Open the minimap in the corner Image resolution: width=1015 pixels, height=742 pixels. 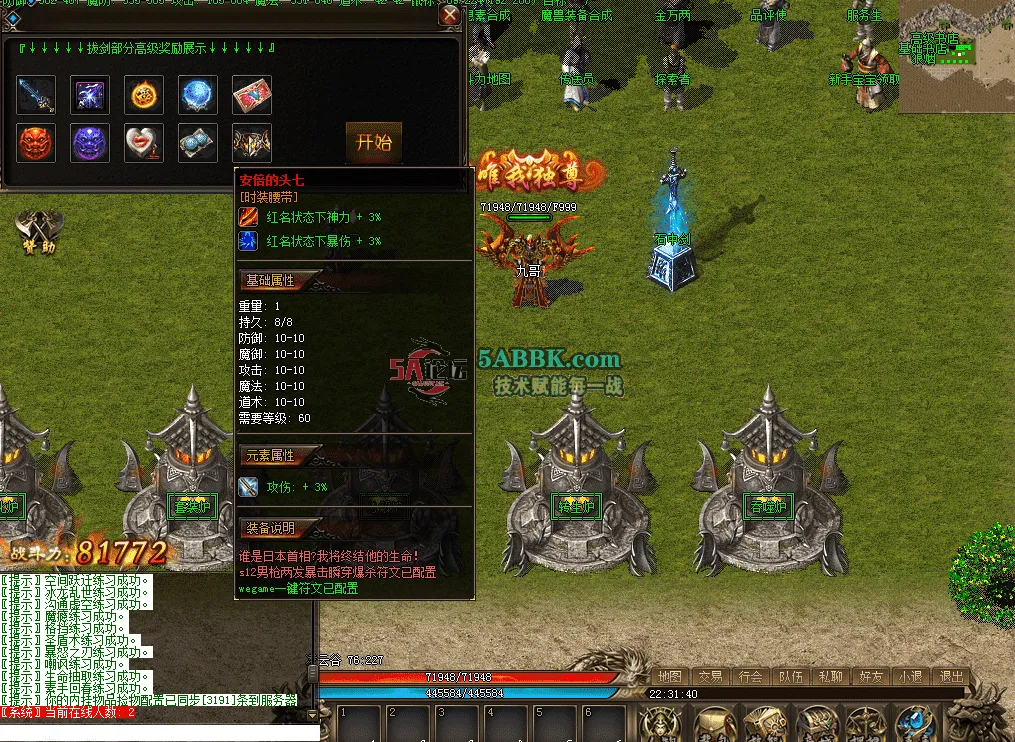(956, 56)
